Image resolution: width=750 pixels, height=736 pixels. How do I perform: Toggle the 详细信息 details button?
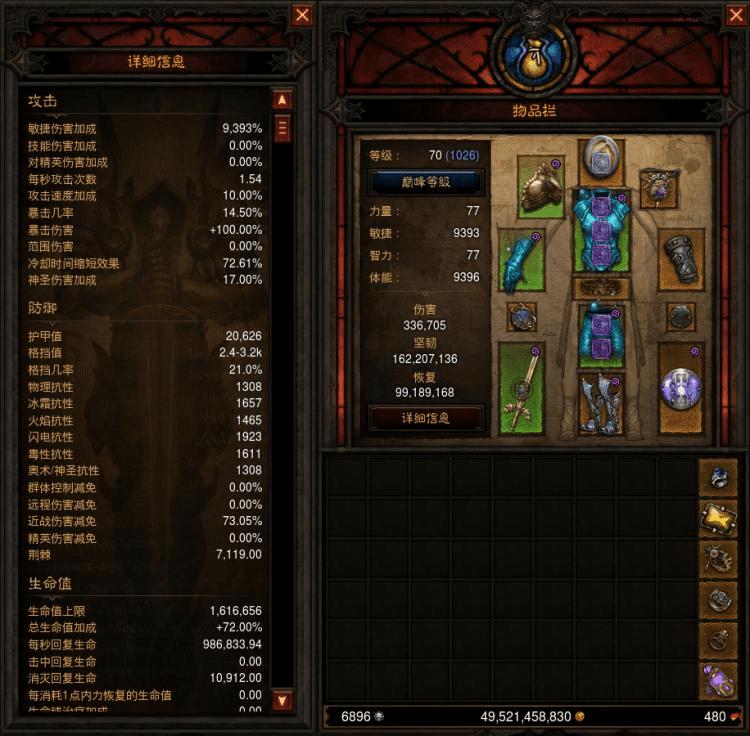426,417
